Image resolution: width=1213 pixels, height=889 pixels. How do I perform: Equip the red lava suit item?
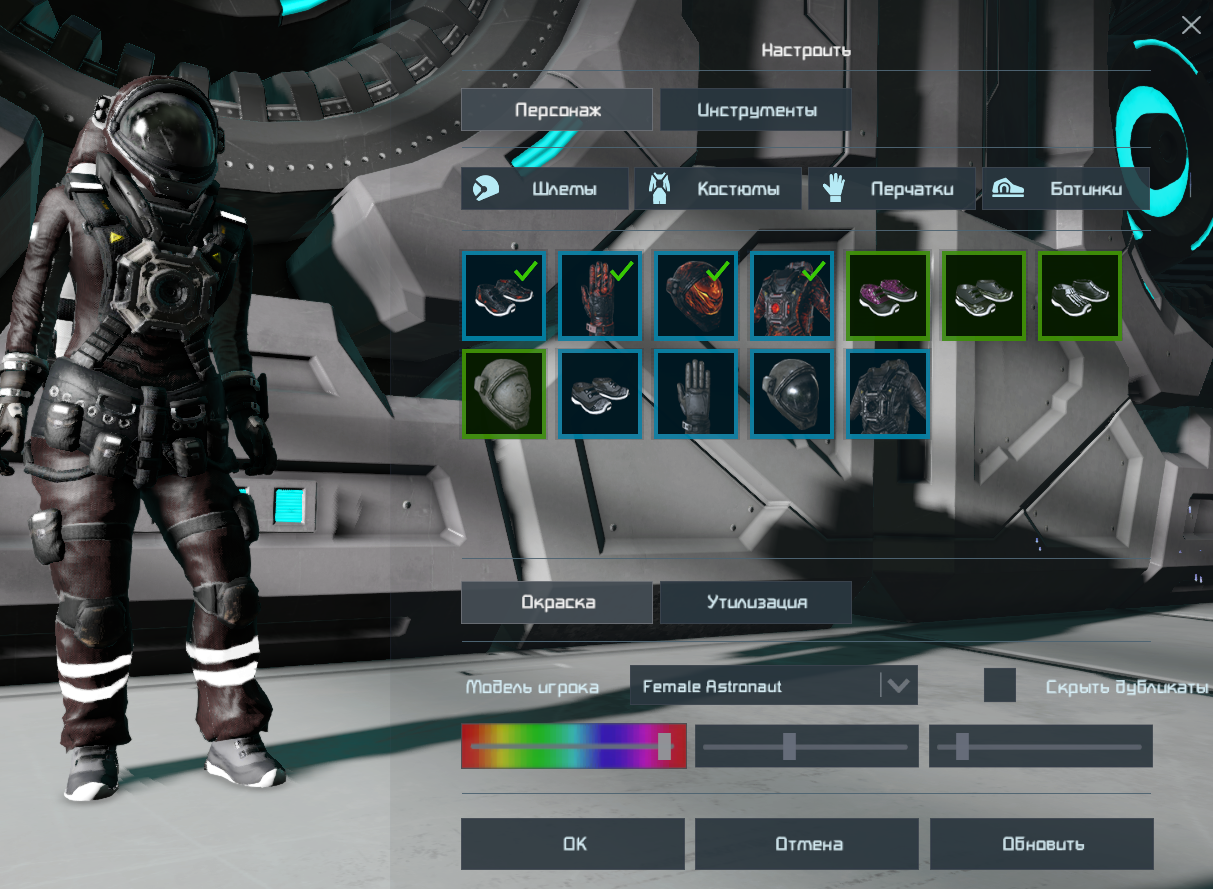(x=791, y=295)
